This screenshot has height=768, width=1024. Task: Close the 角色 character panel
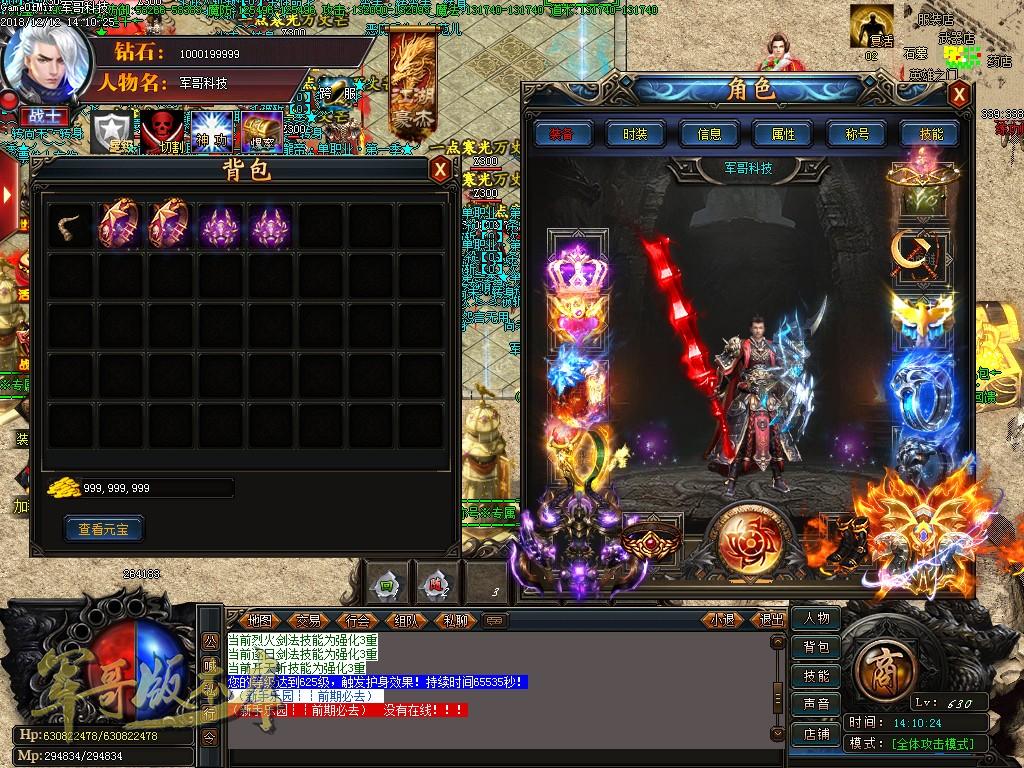pos(959,94)
